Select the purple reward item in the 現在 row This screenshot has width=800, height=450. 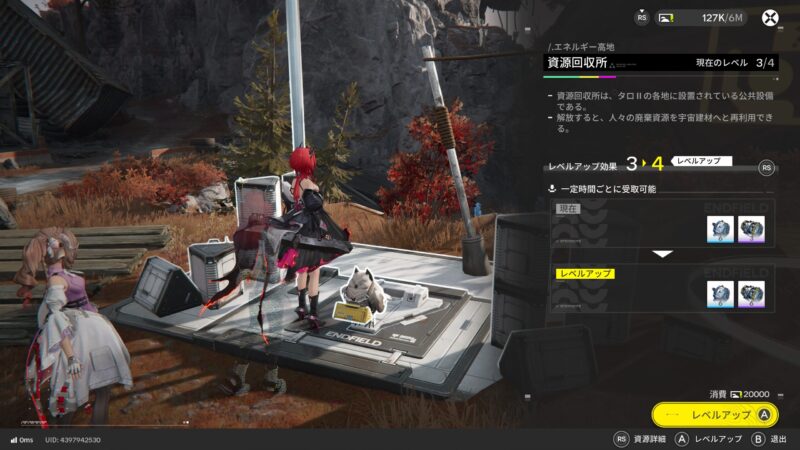751,230
